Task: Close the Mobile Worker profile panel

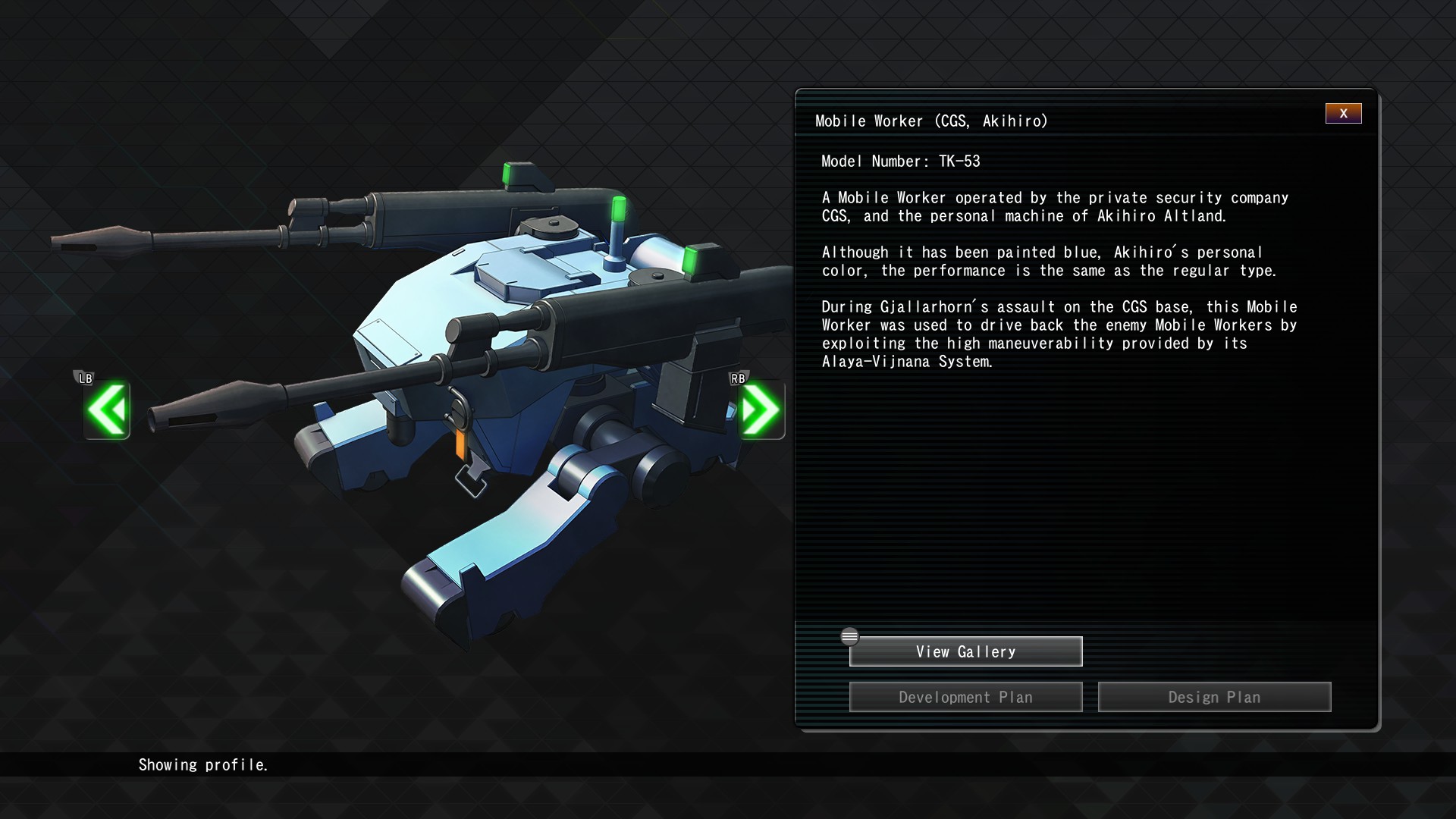Action: [1343, 114]
